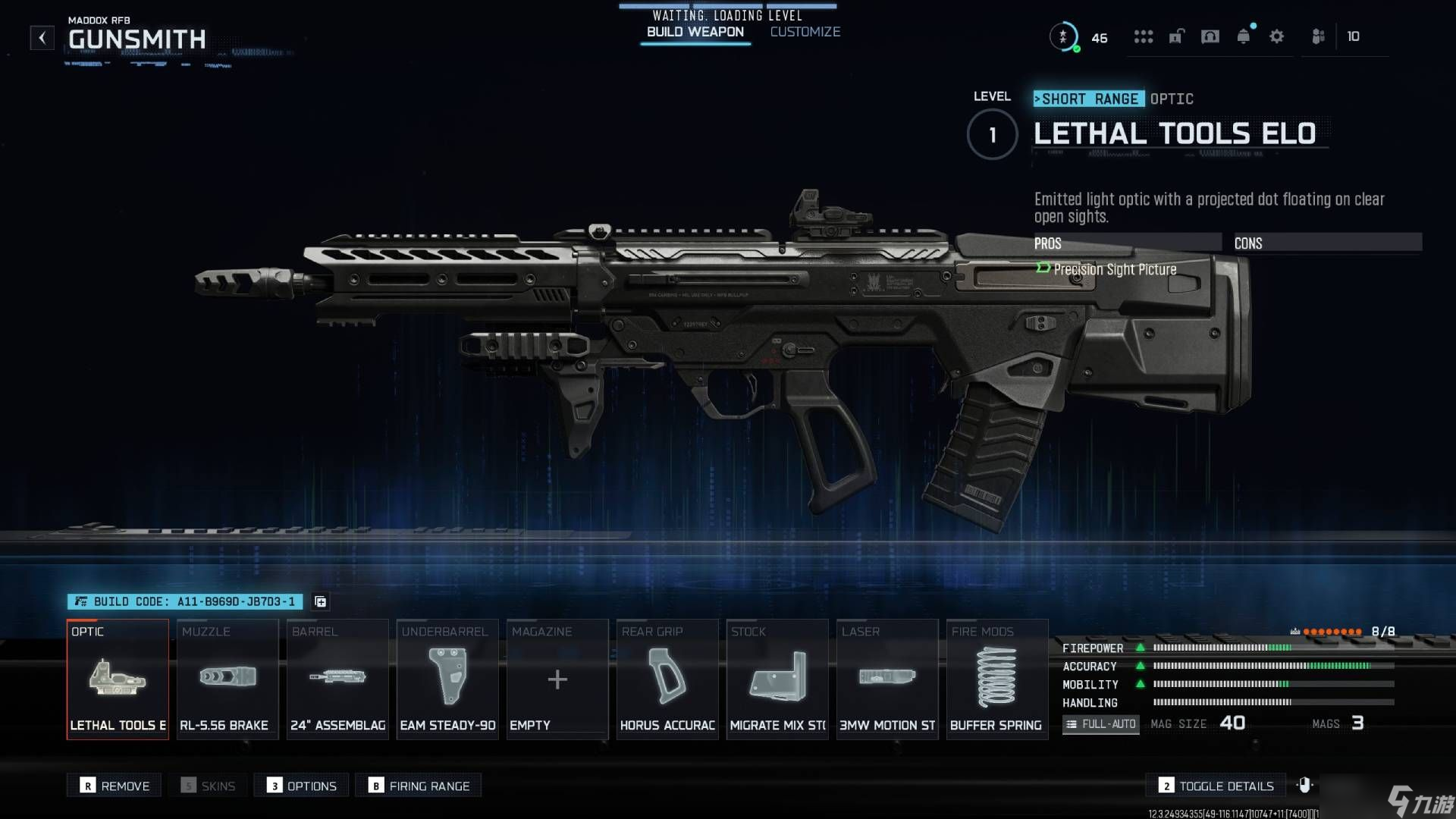Go back using the arrow button

42,37
